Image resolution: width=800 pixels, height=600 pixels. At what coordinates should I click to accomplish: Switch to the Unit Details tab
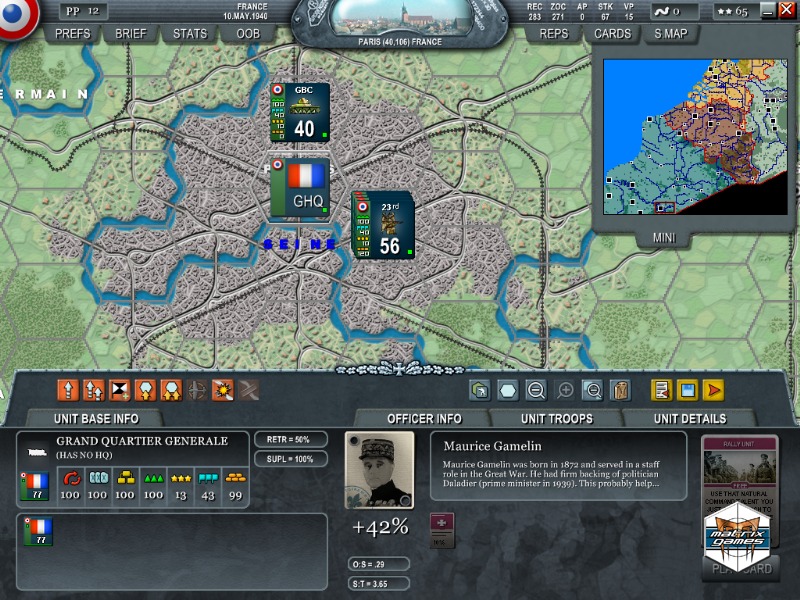(690, 418)
